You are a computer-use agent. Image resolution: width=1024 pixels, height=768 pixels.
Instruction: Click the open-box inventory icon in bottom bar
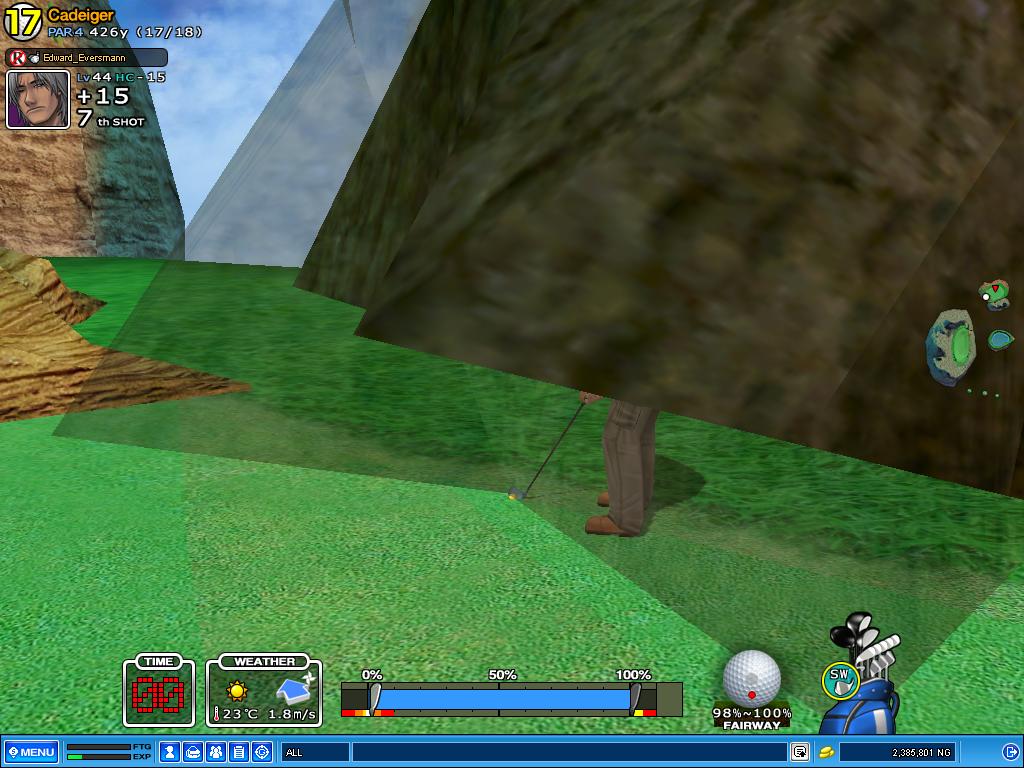pyautogui.click(x=193, y=752)
